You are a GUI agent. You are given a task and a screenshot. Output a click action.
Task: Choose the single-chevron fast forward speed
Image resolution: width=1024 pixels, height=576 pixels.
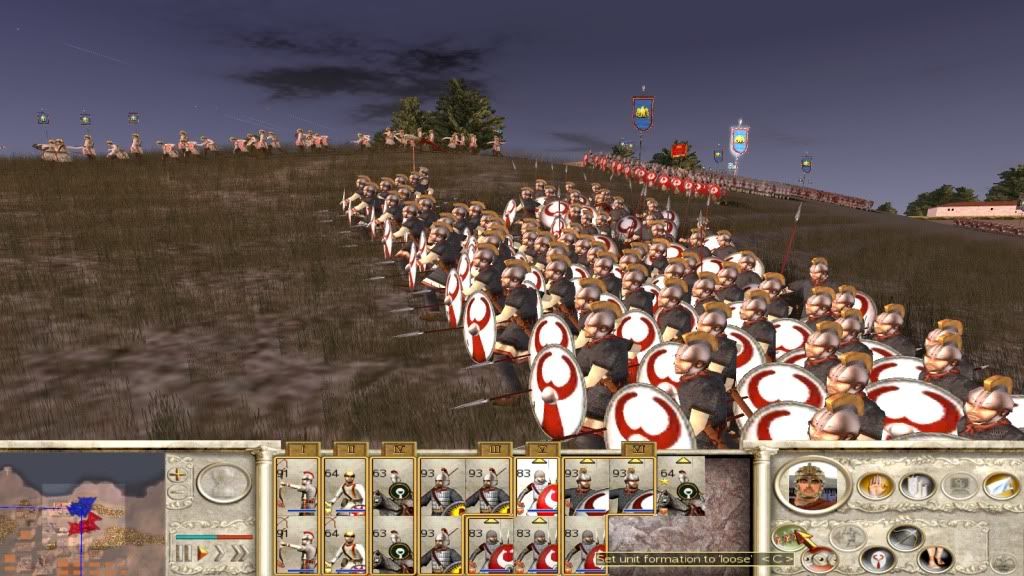(219, 551)
